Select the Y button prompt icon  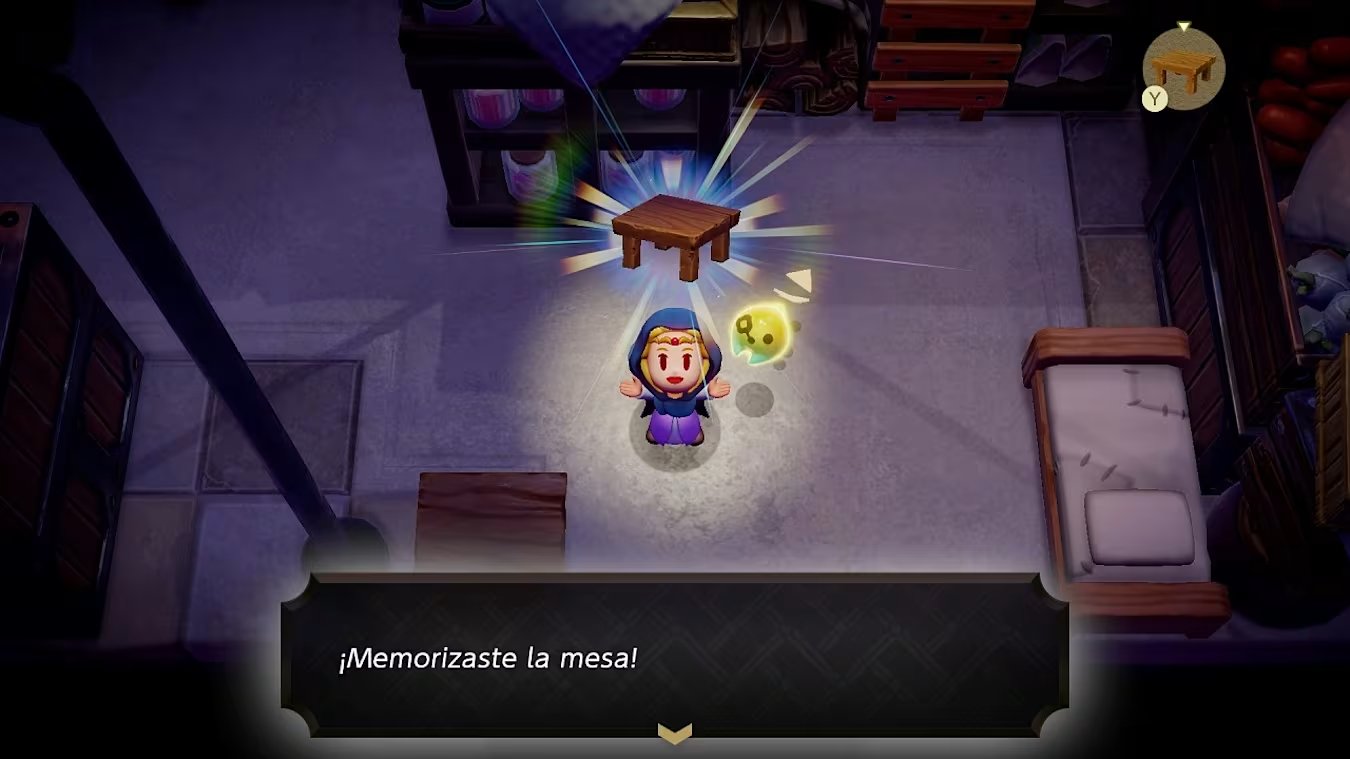(x=1155, y=99)
